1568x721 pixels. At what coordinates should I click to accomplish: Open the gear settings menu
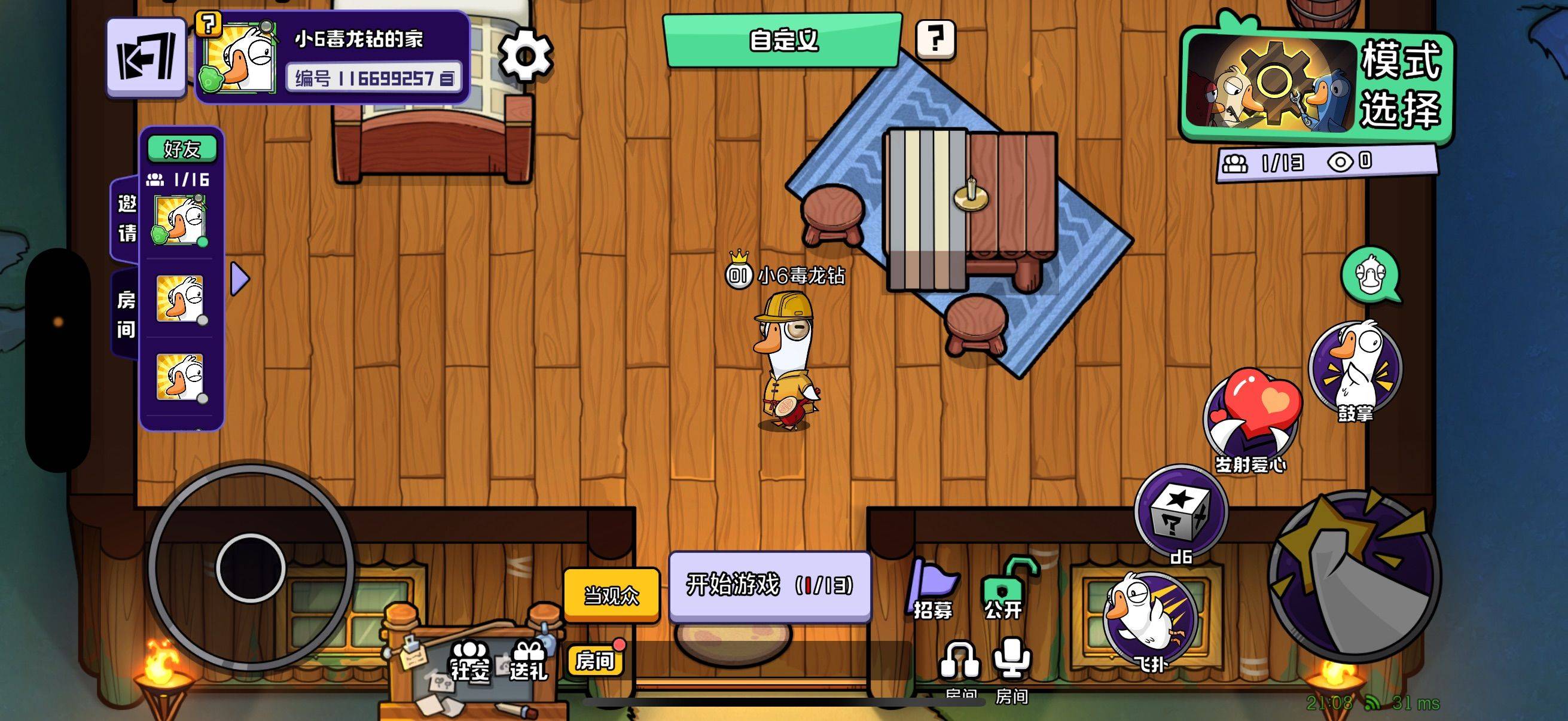click(525, 56)
